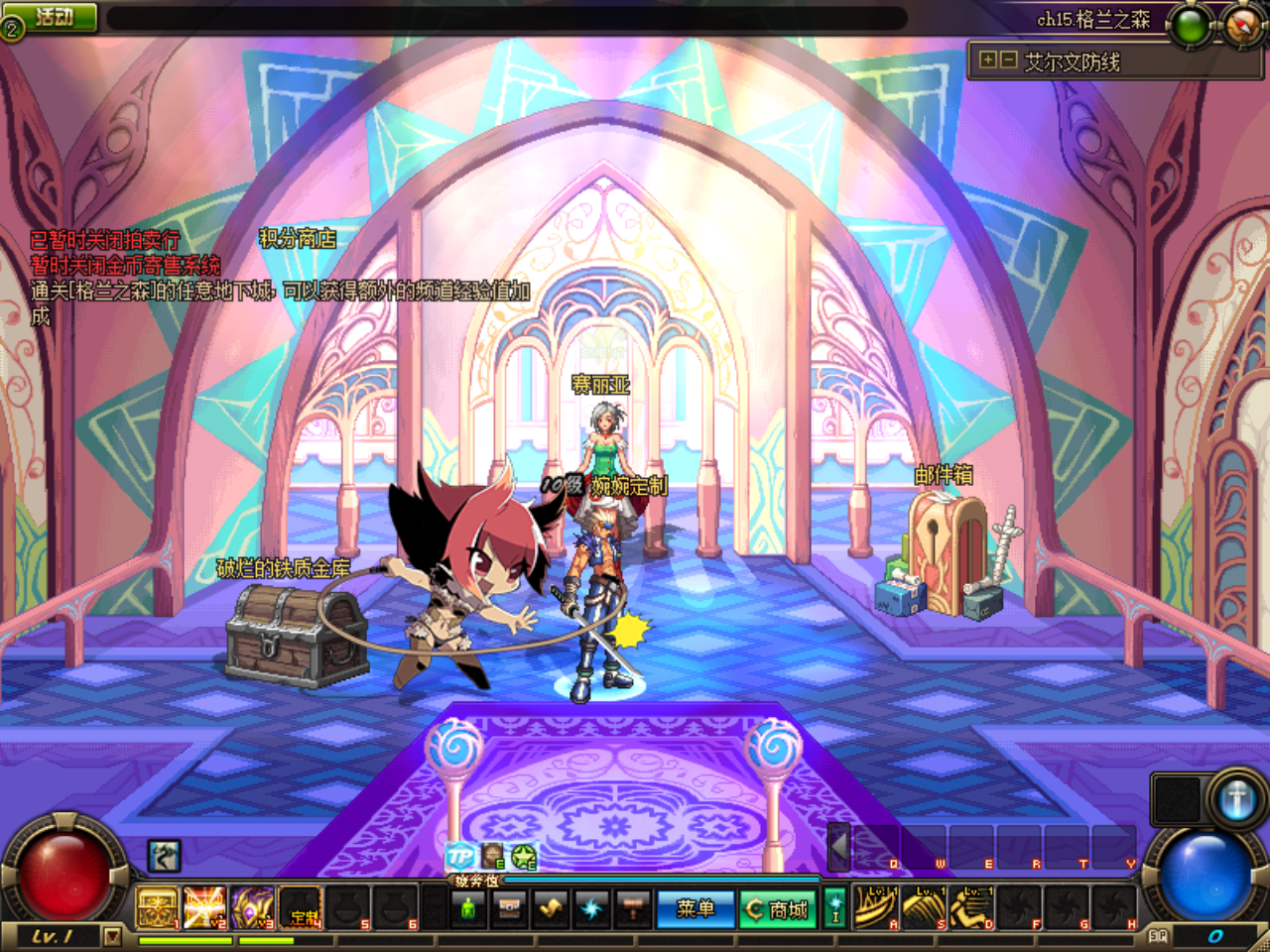Click the TP buff icon above the skill bar
The width and height of the screenshot is (1270, 952).
pyautogui.click(x=460, y=856)
